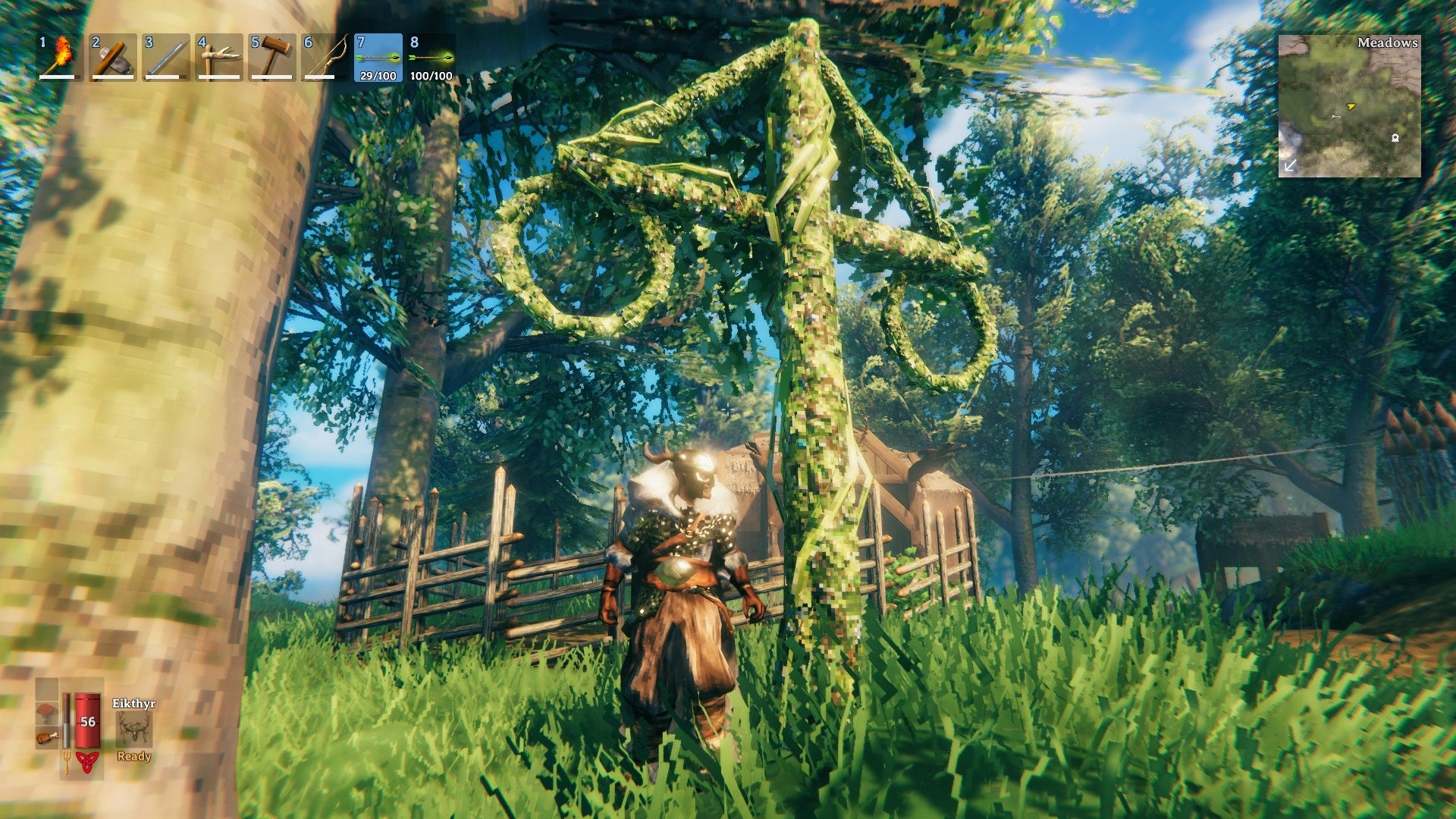The width and height of the screenshot is (1456, 819).
Task: Open the Meadows minimap
Action: [x=1349, y=105]
